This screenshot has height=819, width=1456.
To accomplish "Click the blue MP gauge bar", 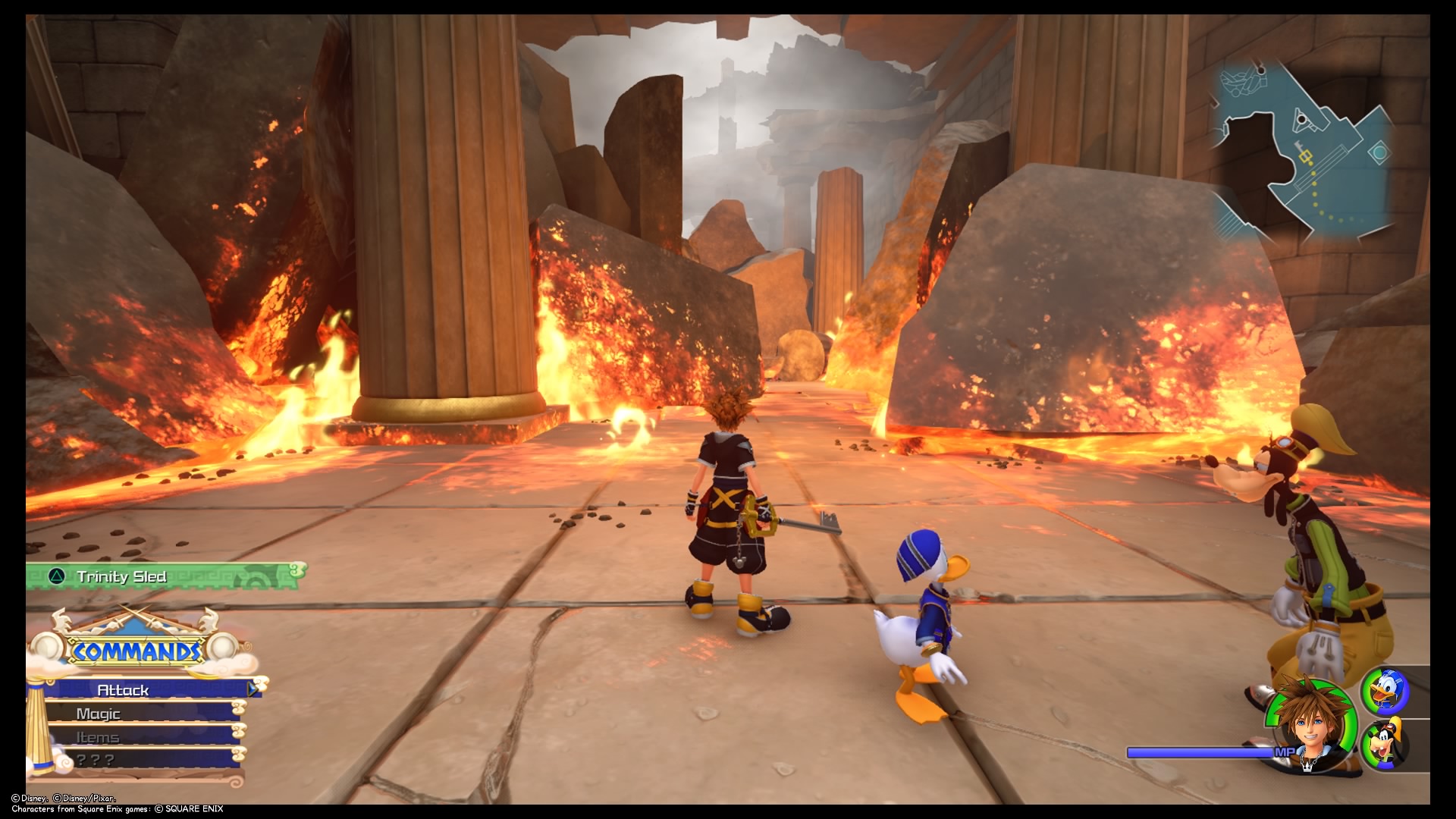I will (1202, 753).
